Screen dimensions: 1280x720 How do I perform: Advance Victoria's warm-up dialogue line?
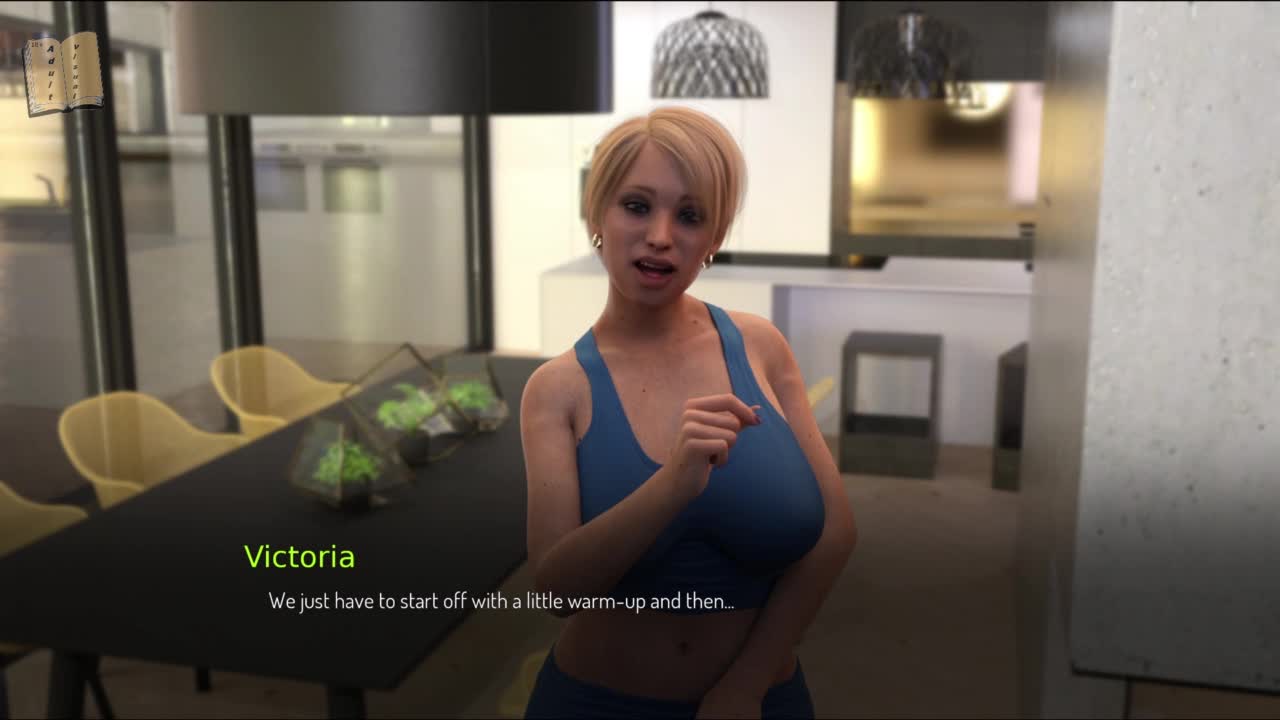(501, 601)
